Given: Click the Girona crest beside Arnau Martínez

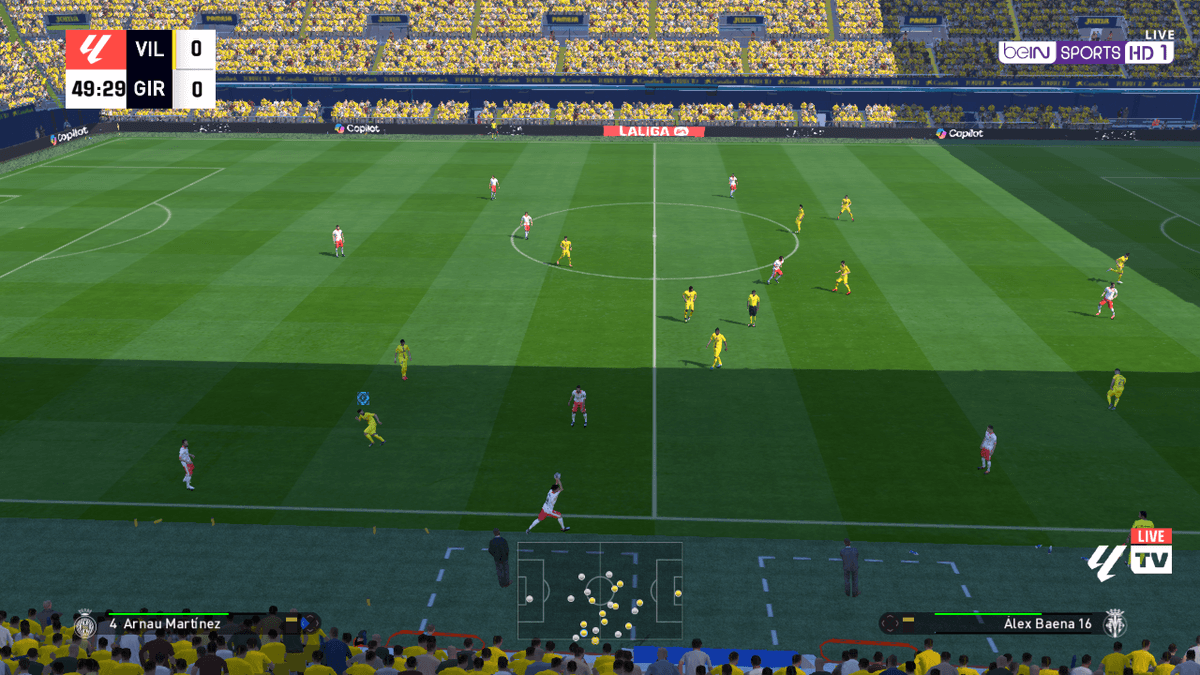Looking at the screenshot, I should click(85, 625).
